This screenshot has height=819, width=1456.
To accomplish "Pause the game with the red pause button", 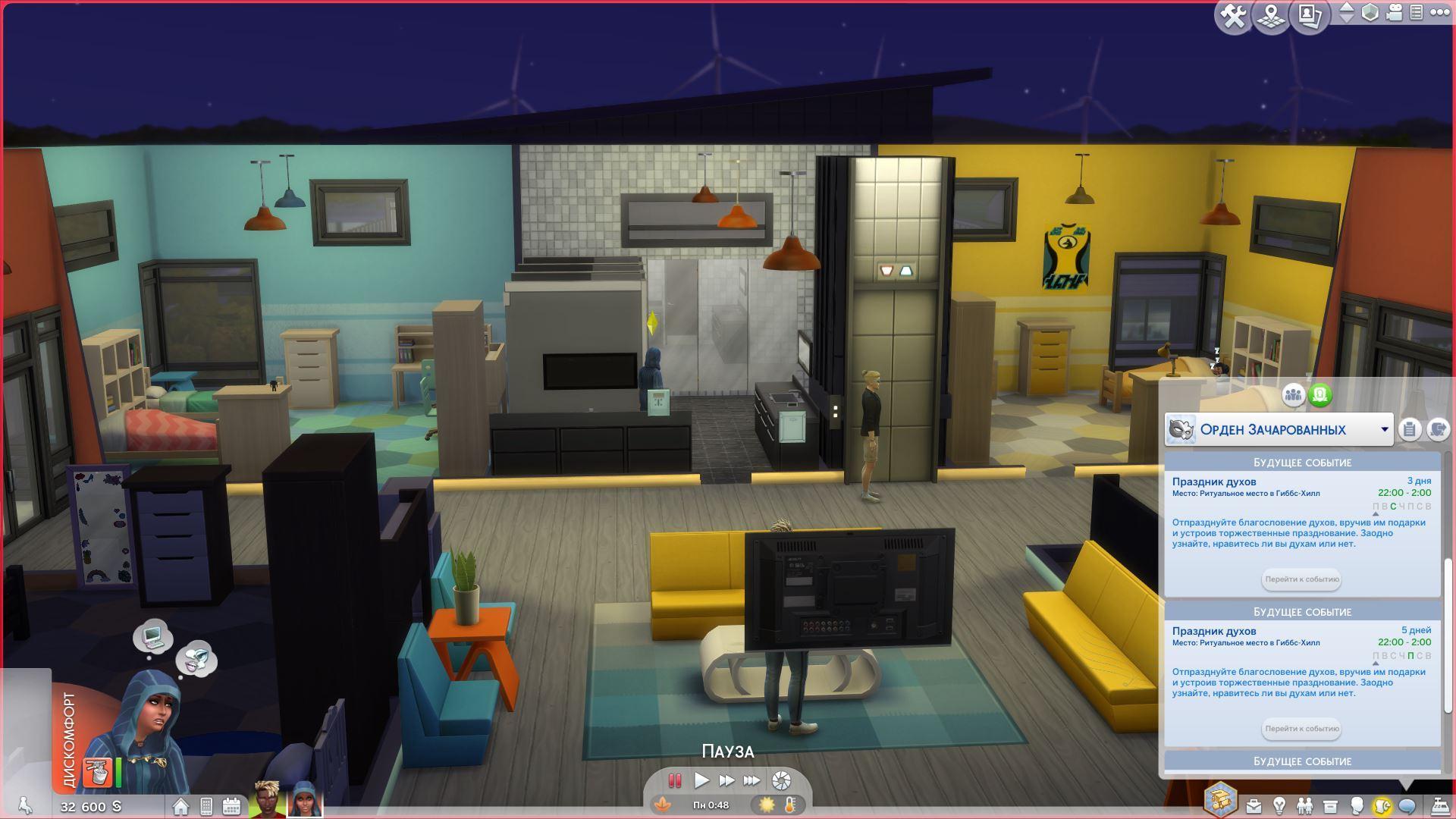I will pos(674,780).
